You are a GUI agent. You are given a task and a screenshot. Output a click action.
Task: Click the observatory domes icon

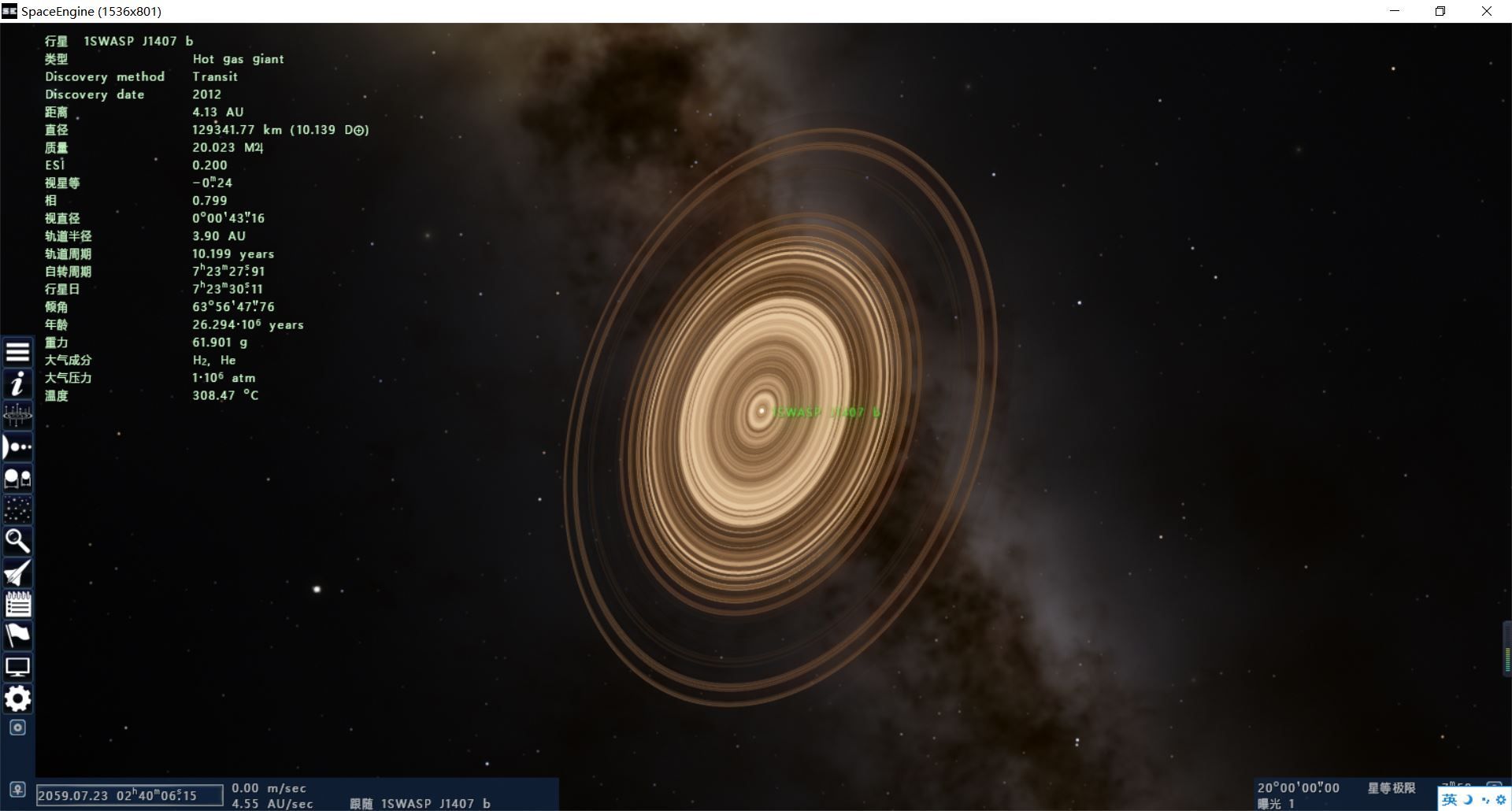(x=17, y=478)
